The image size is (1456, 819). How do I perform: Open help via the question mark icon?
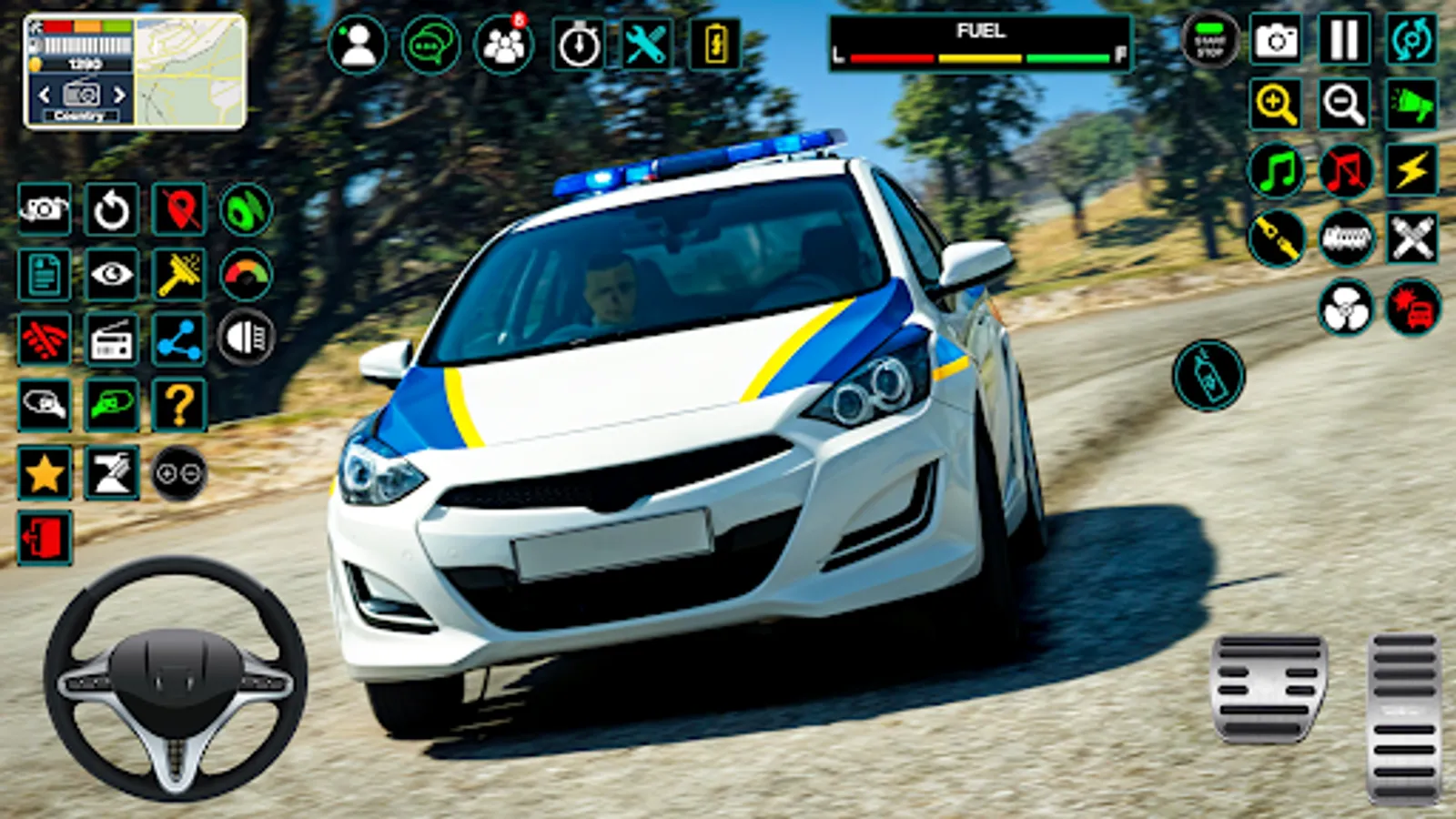(179, 404)
